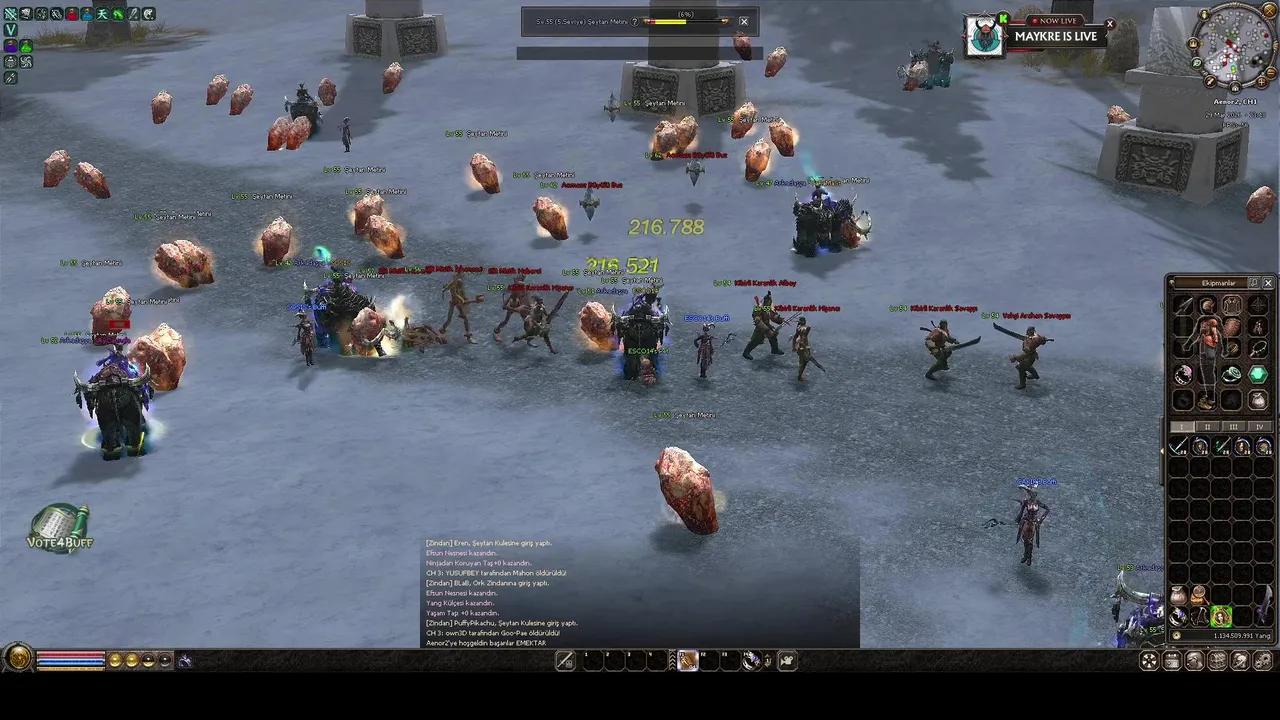
Task: Dismiss the MAYKRE IS LIVE notification
Action: pyautogui.click(x=1109, y=24)
